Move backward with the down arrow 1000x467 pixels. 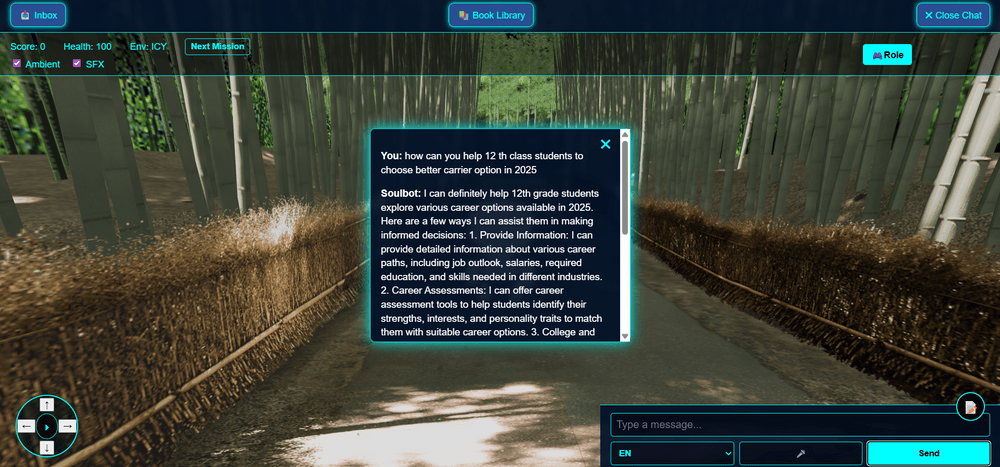click(47, 447)
